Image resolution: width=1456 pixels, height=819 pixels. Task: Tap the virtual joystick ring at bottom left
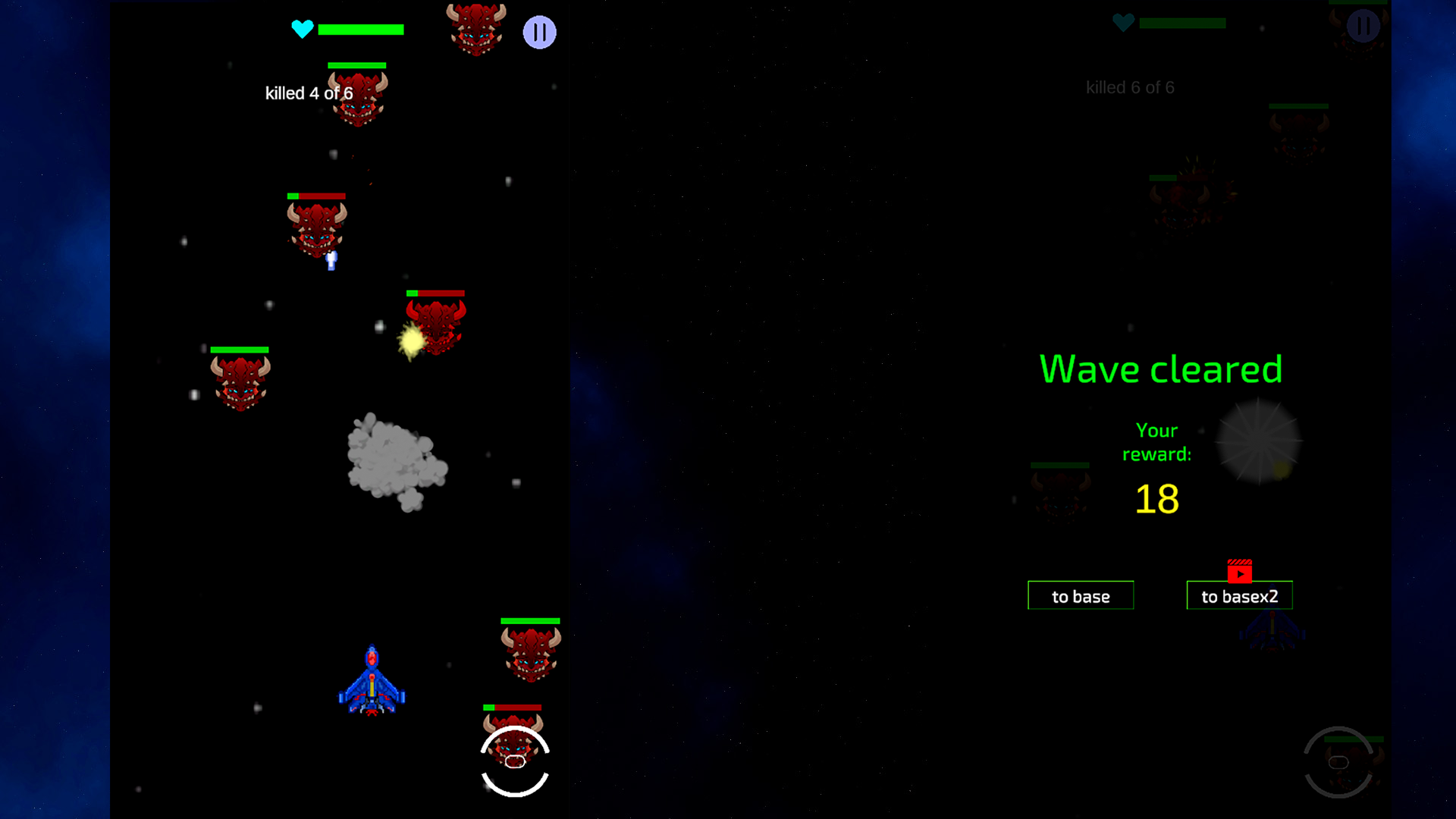pos(514,762)
